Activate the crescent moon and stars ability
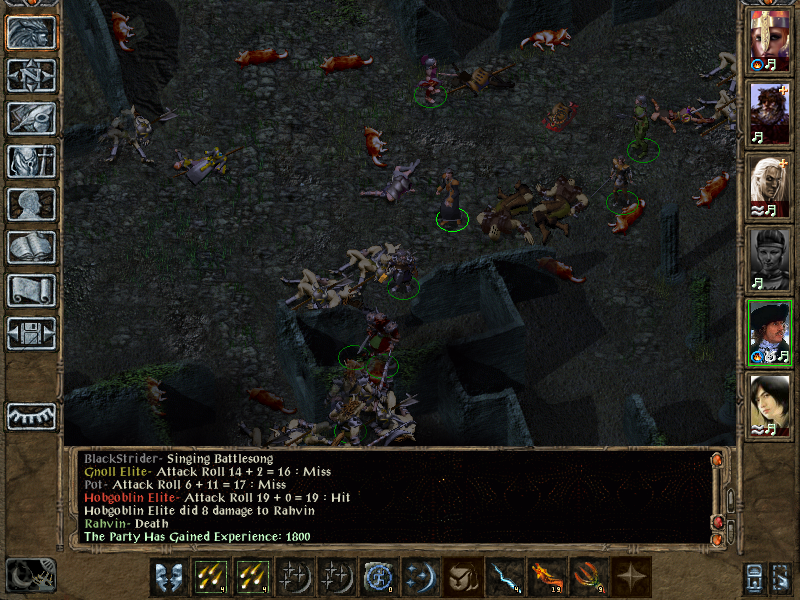Image resolution: width=800 pixels, height=600 pixels. (x=421, y=577)
